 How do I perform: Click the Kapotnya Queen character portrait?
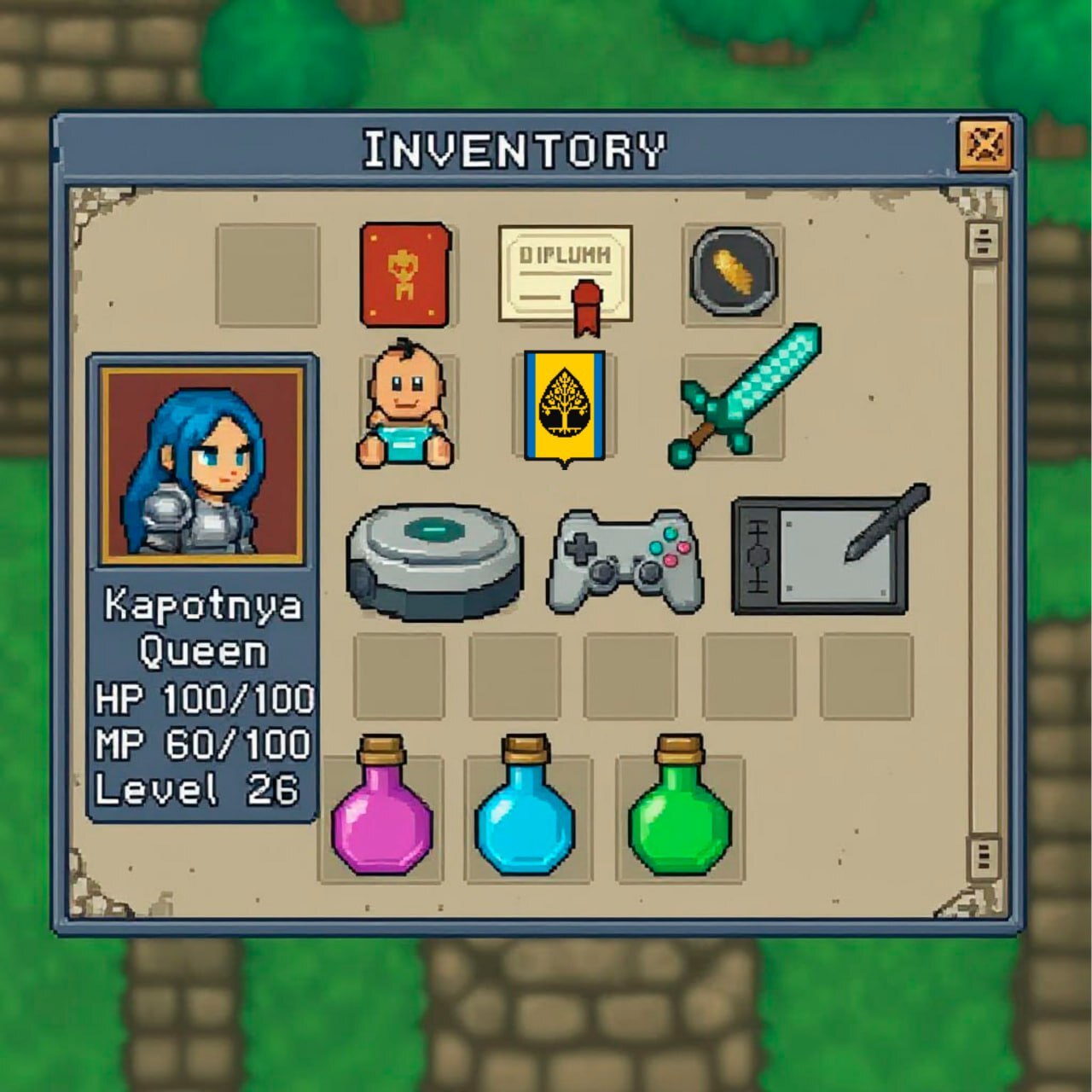(202, 465)
